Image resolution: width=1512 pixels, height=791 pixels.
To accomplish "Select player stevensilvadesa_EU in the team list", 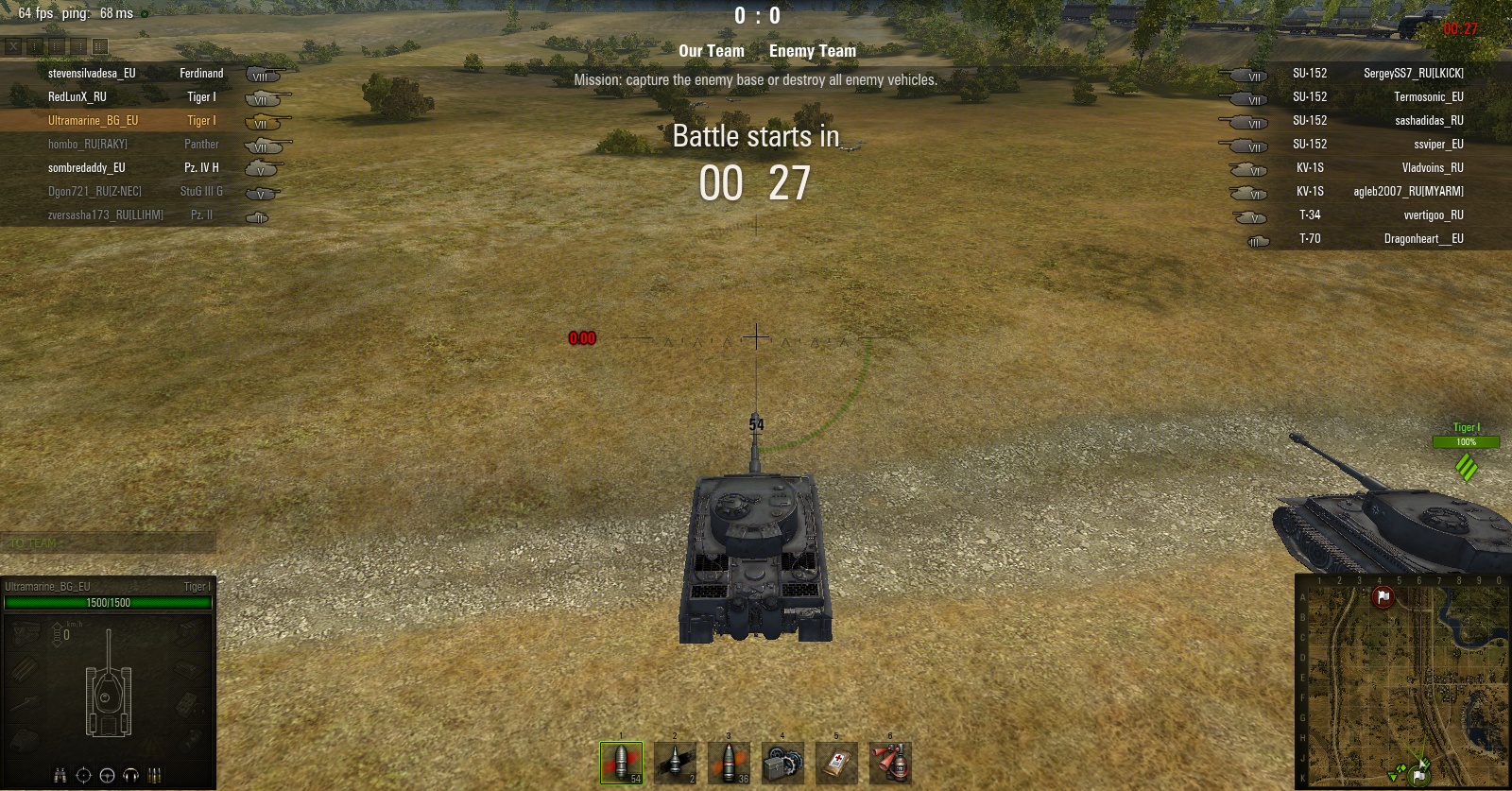I will click(92, 74).
